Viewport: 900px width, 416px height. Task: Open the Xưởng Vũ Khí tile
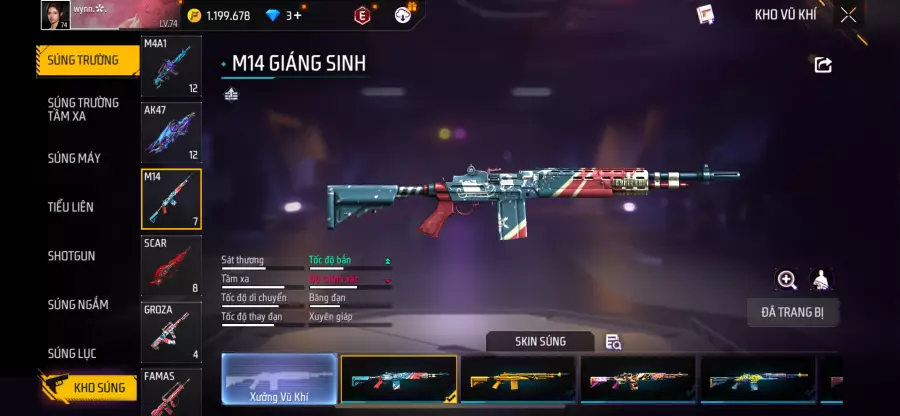(279, 380)
